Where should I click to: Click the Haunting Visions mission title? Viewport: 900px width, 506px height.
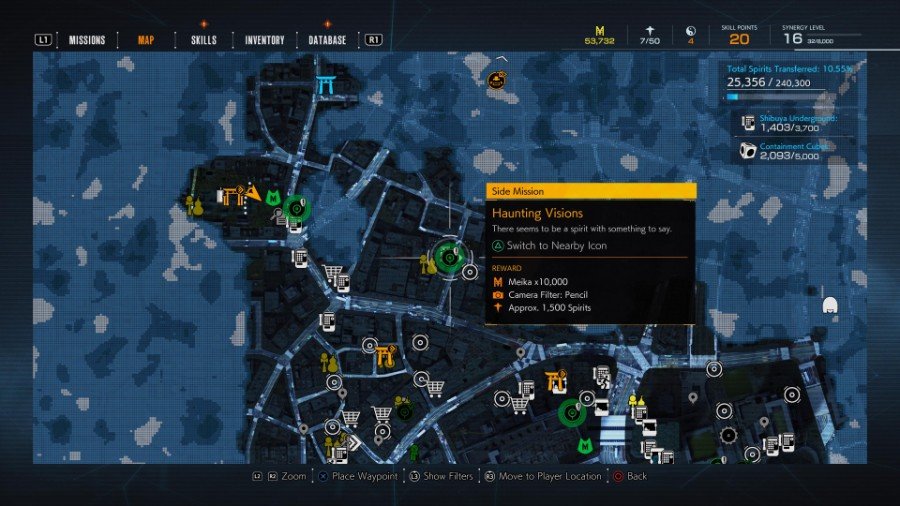point(537,213)
